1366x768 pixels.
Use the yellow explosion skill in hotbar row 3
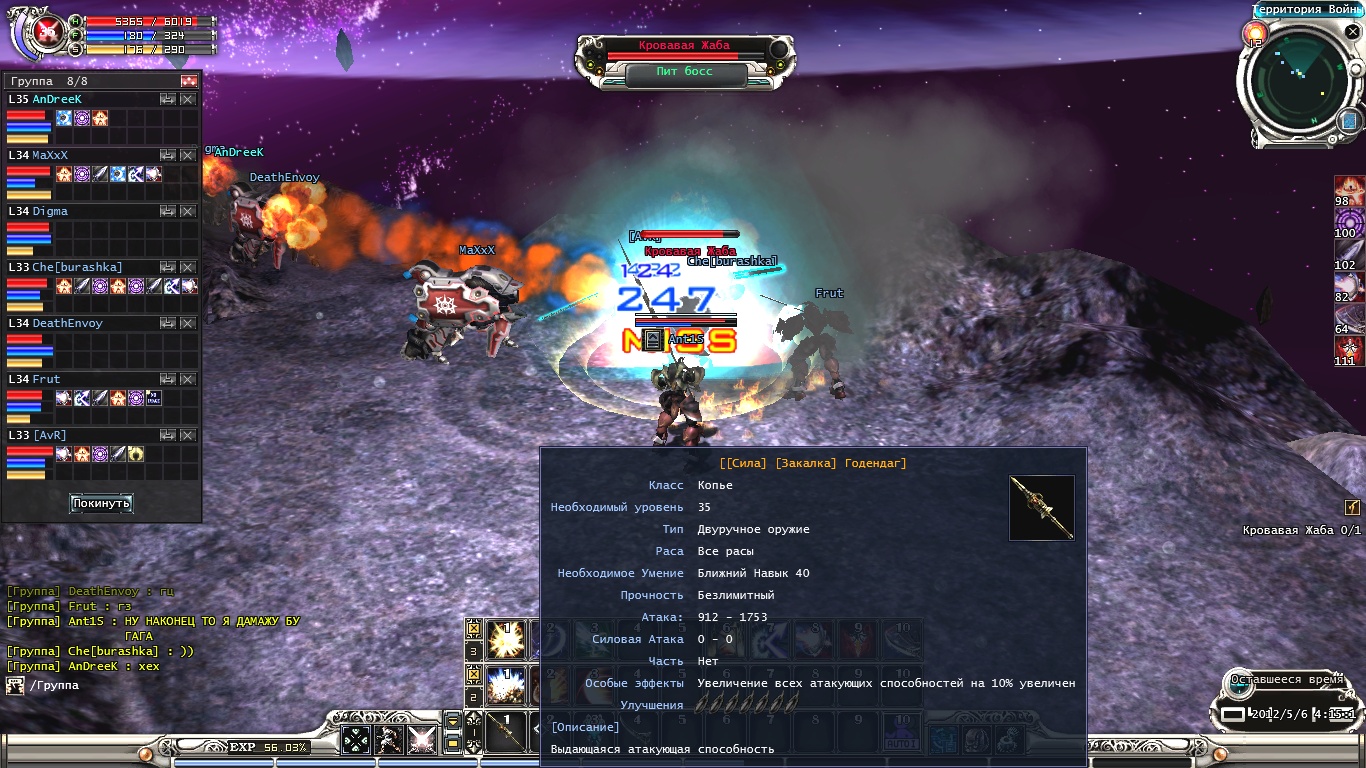coord(506,640)
